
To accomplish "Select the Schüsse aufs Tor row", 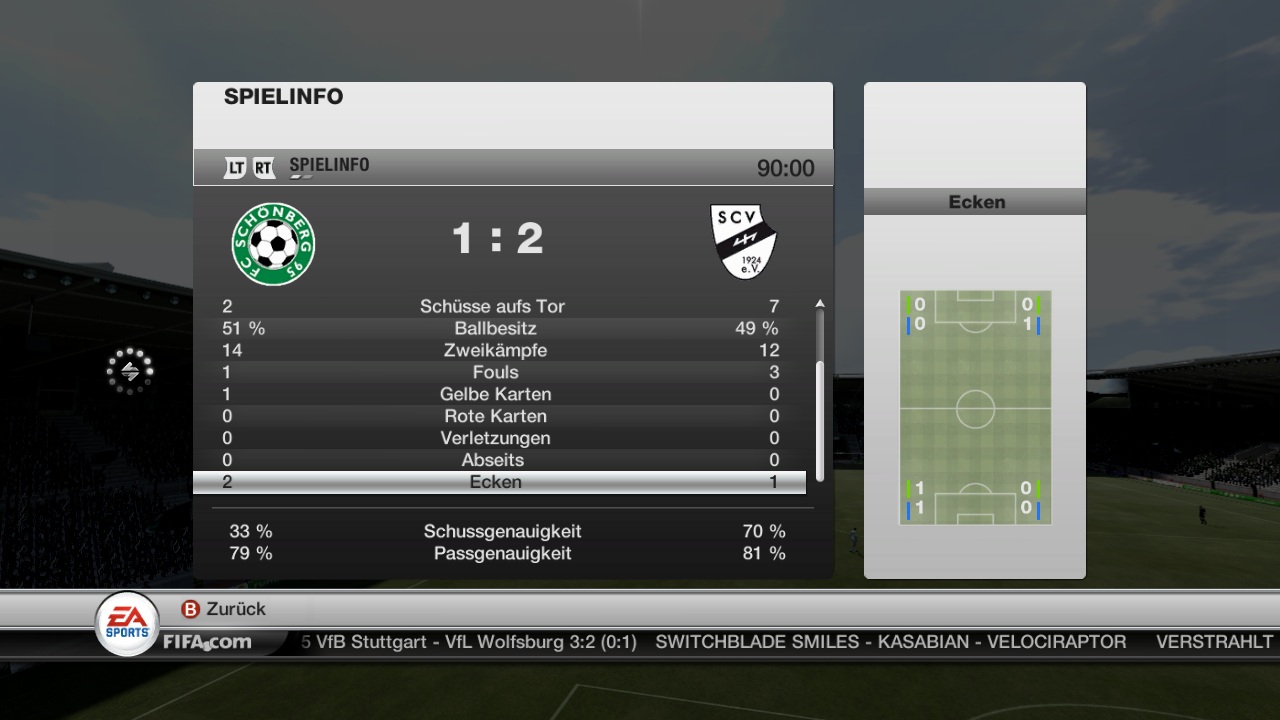I will click(497, 306).
